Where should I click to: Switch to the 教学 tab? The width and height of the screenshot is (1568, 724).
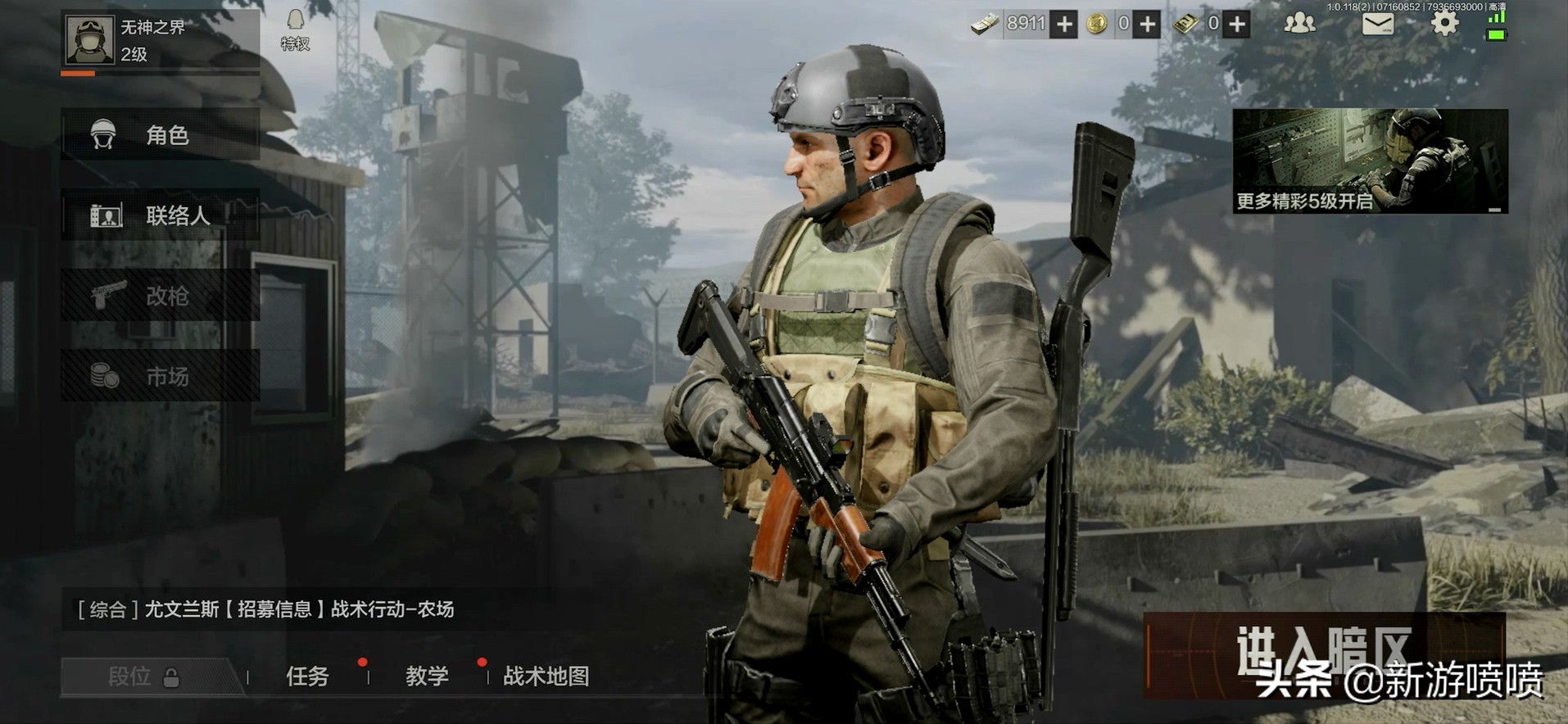pyautogui.click(x=425, y=678)
